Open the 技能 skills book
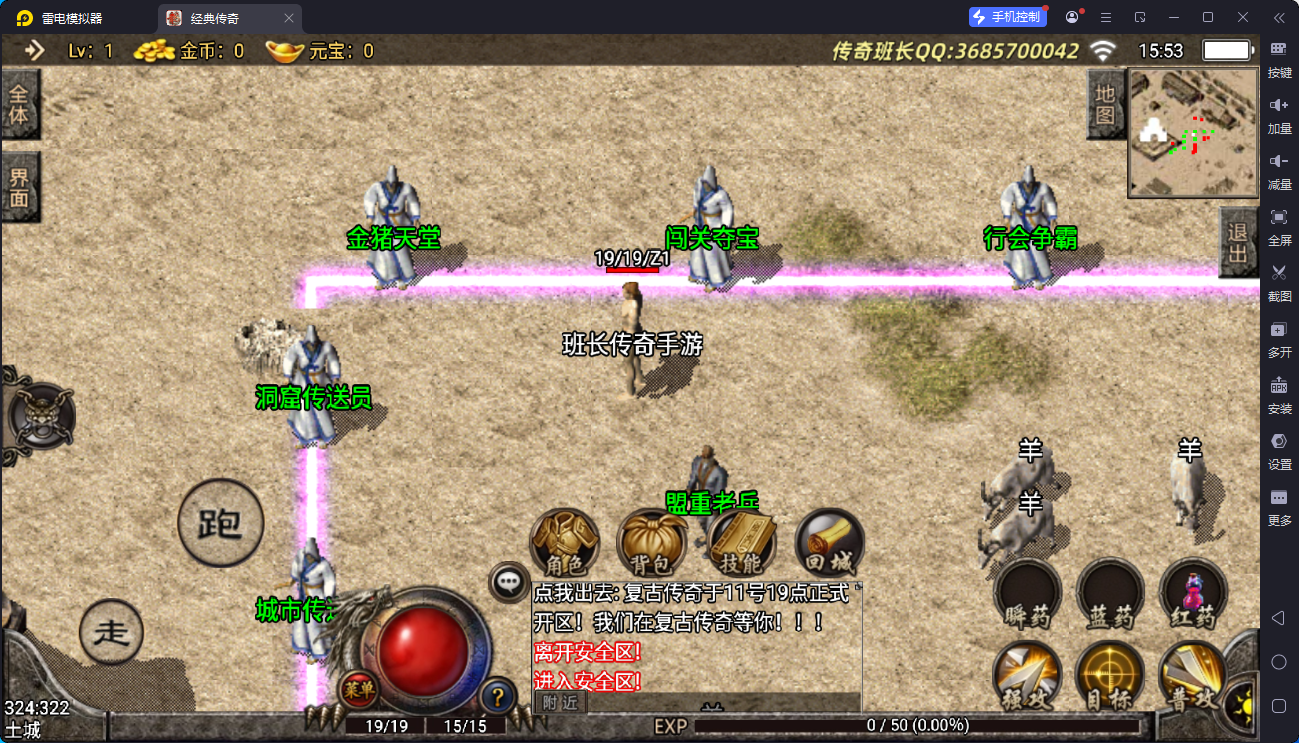 (x=741, y=544)
